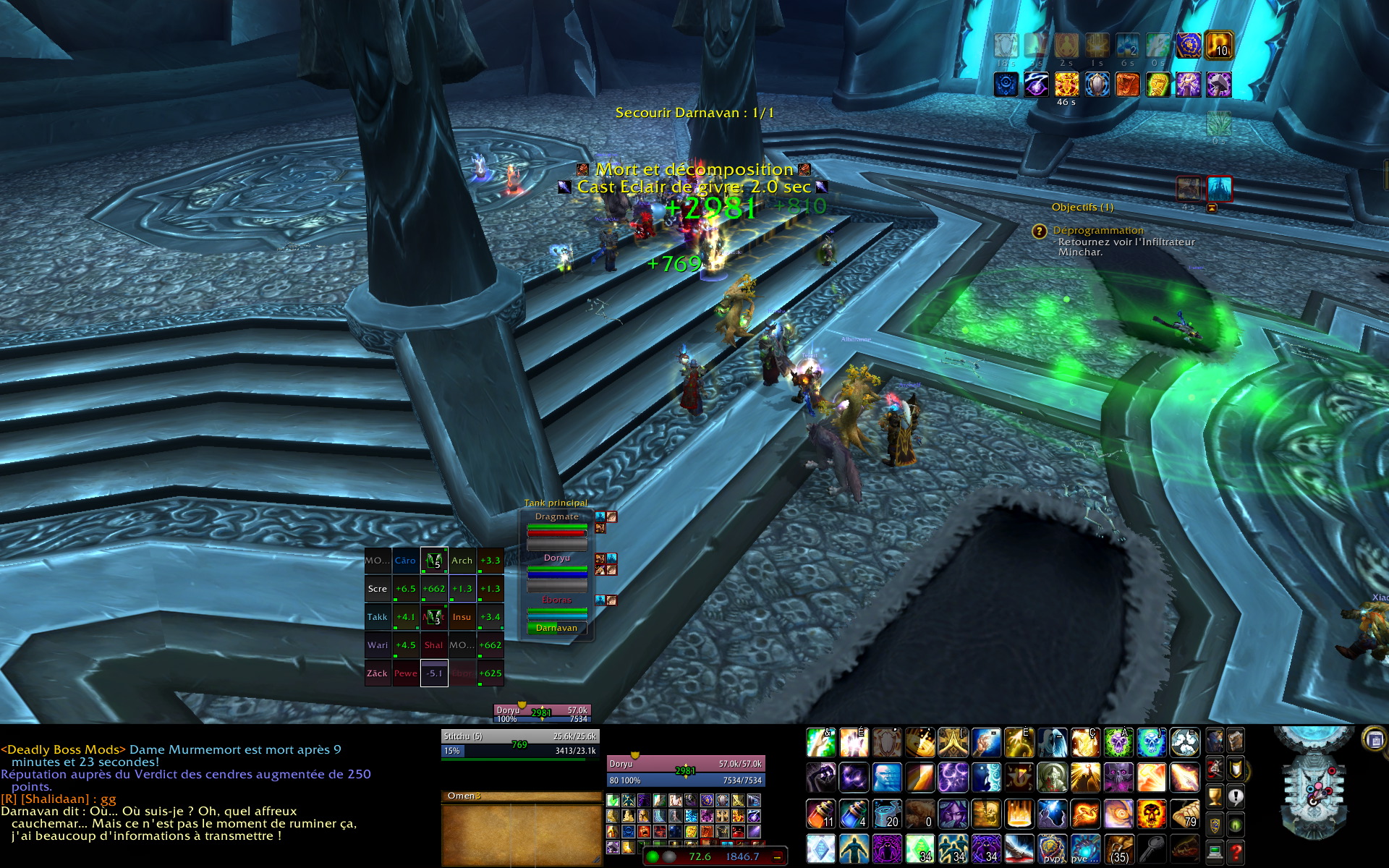The height and width of the screenshot is (868, 1389).
Task: Select the Stitchu target unit frame
Action: point(519,744)
